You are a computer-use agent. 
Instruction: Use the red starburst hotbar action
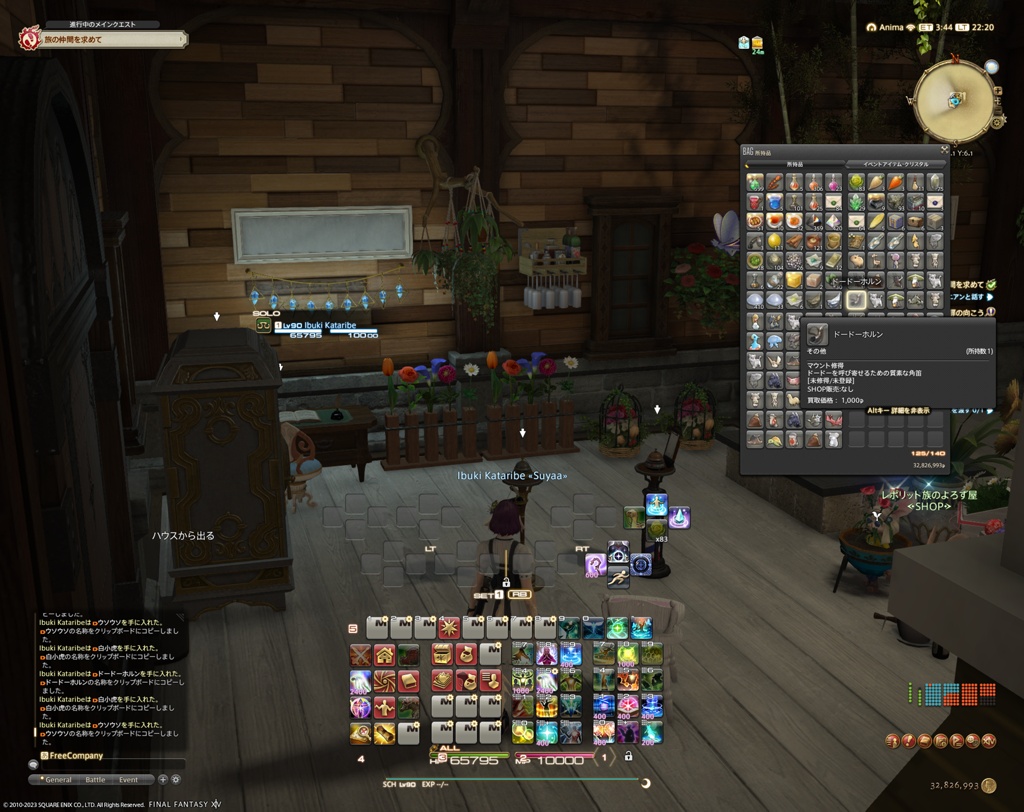click(x=449, y=628)
